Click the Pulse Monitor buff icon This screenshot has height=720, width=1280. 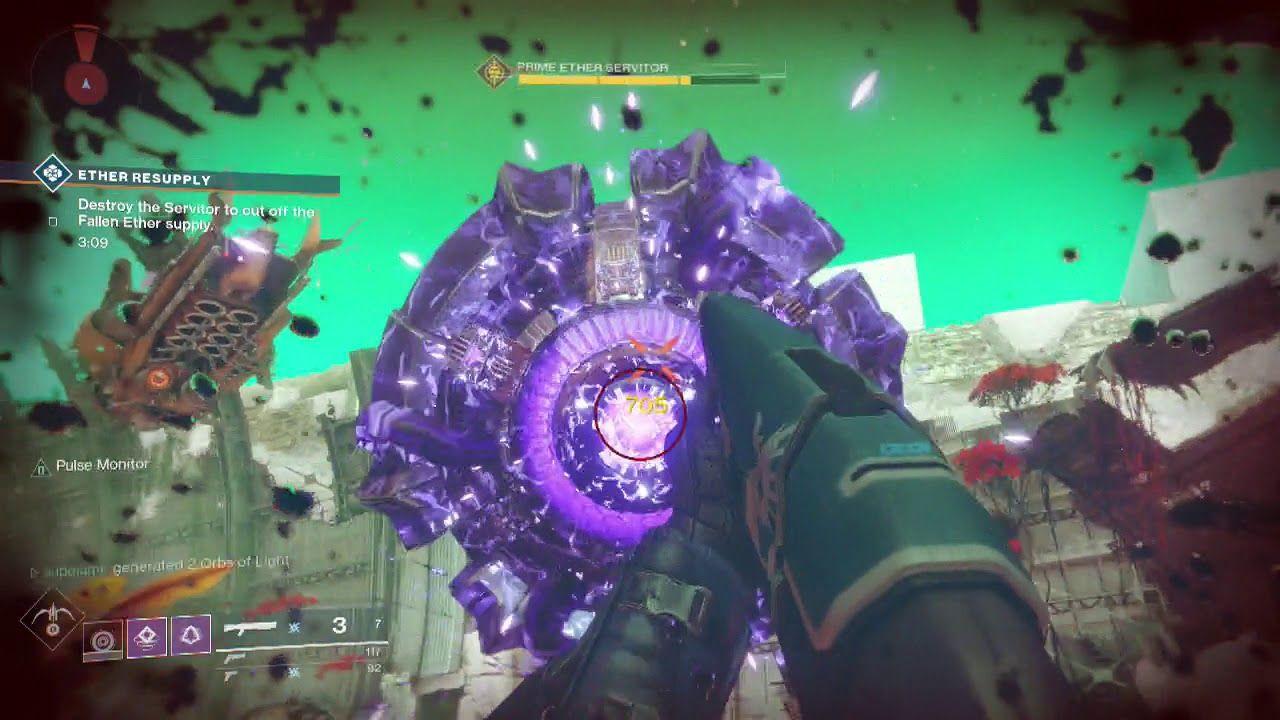pos(41,464)
